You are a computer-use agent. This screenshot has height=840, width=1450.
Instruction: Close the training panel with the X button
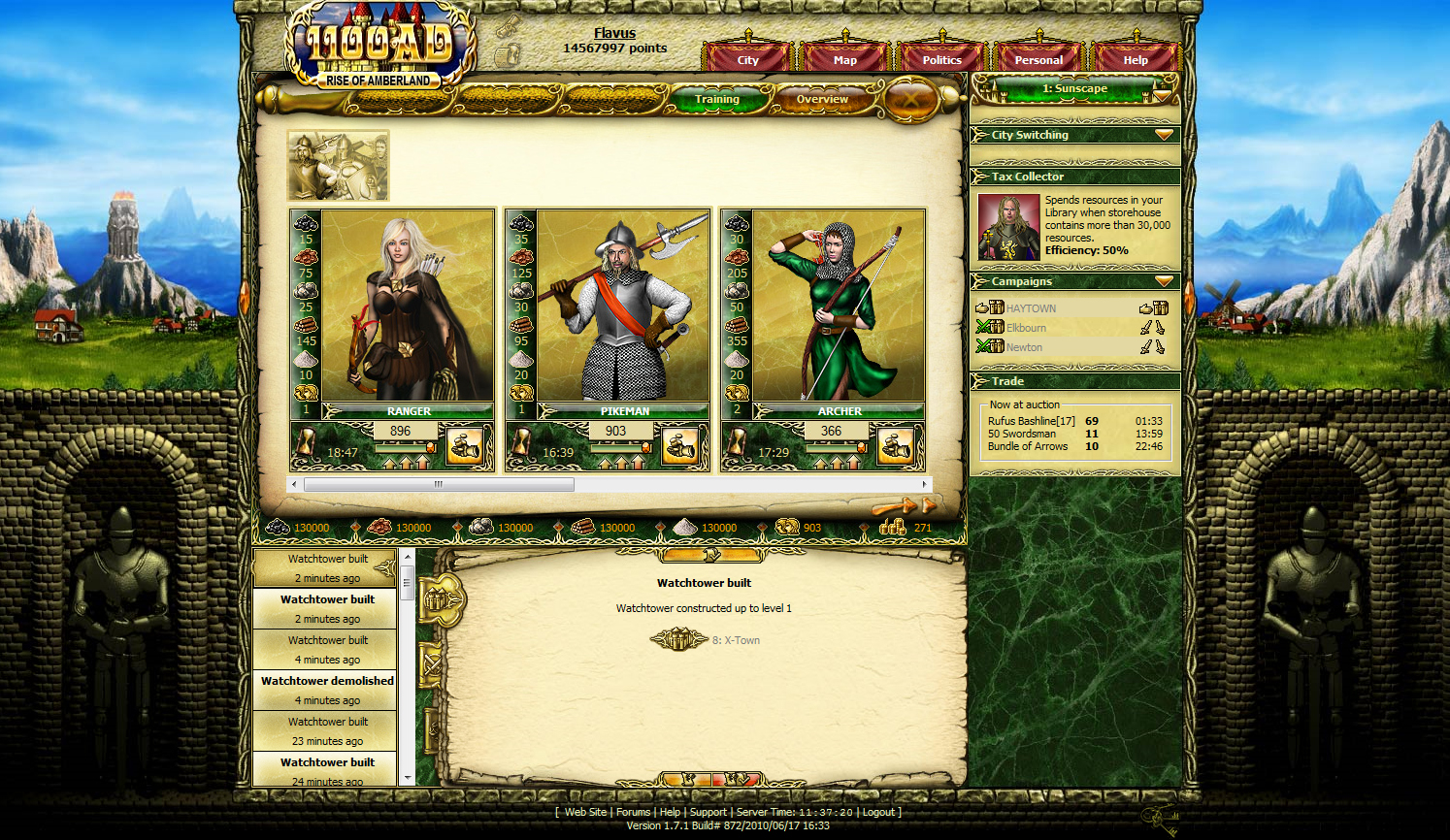click(x=910, y=99)
